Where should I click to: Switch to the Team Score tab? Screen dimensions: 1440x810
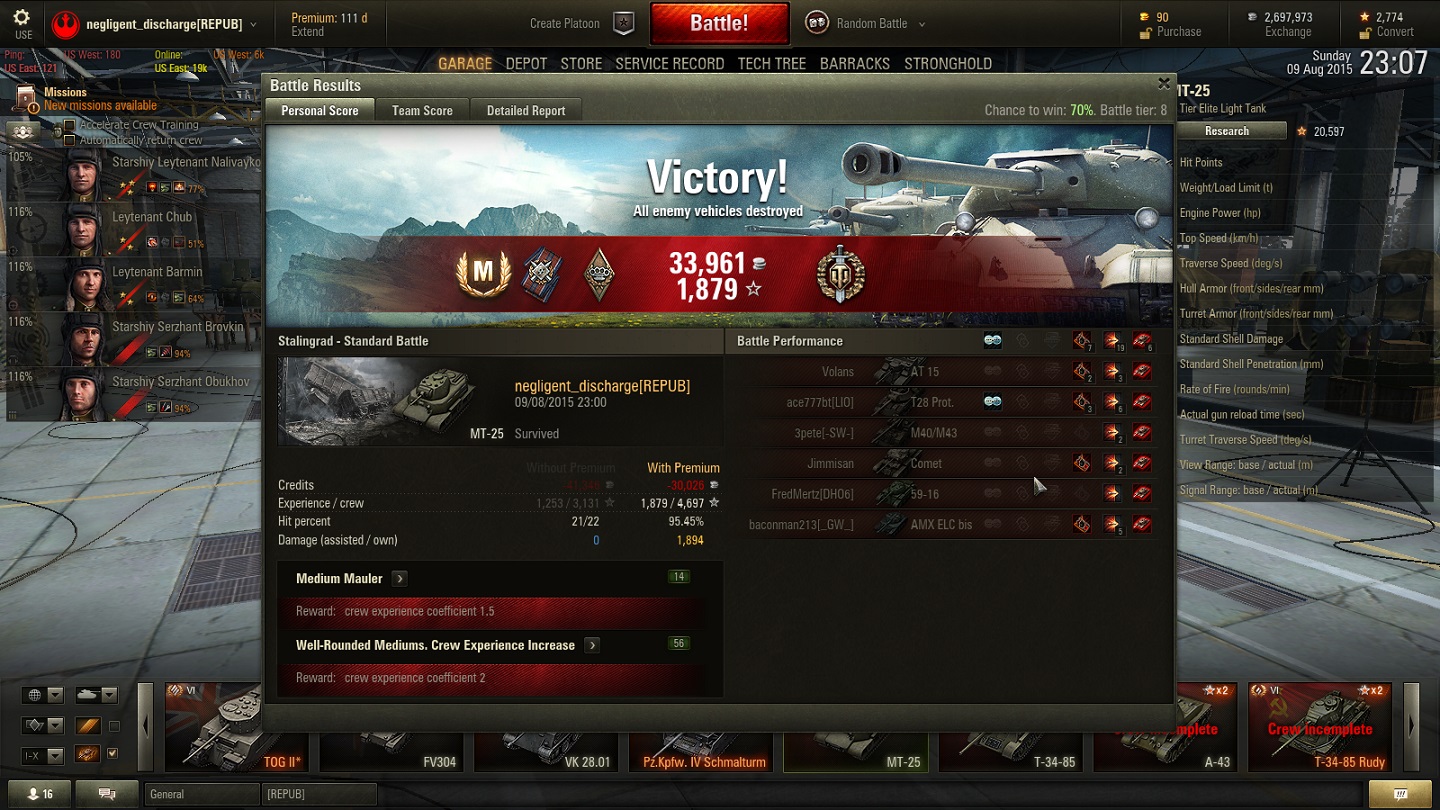[422, 111]
